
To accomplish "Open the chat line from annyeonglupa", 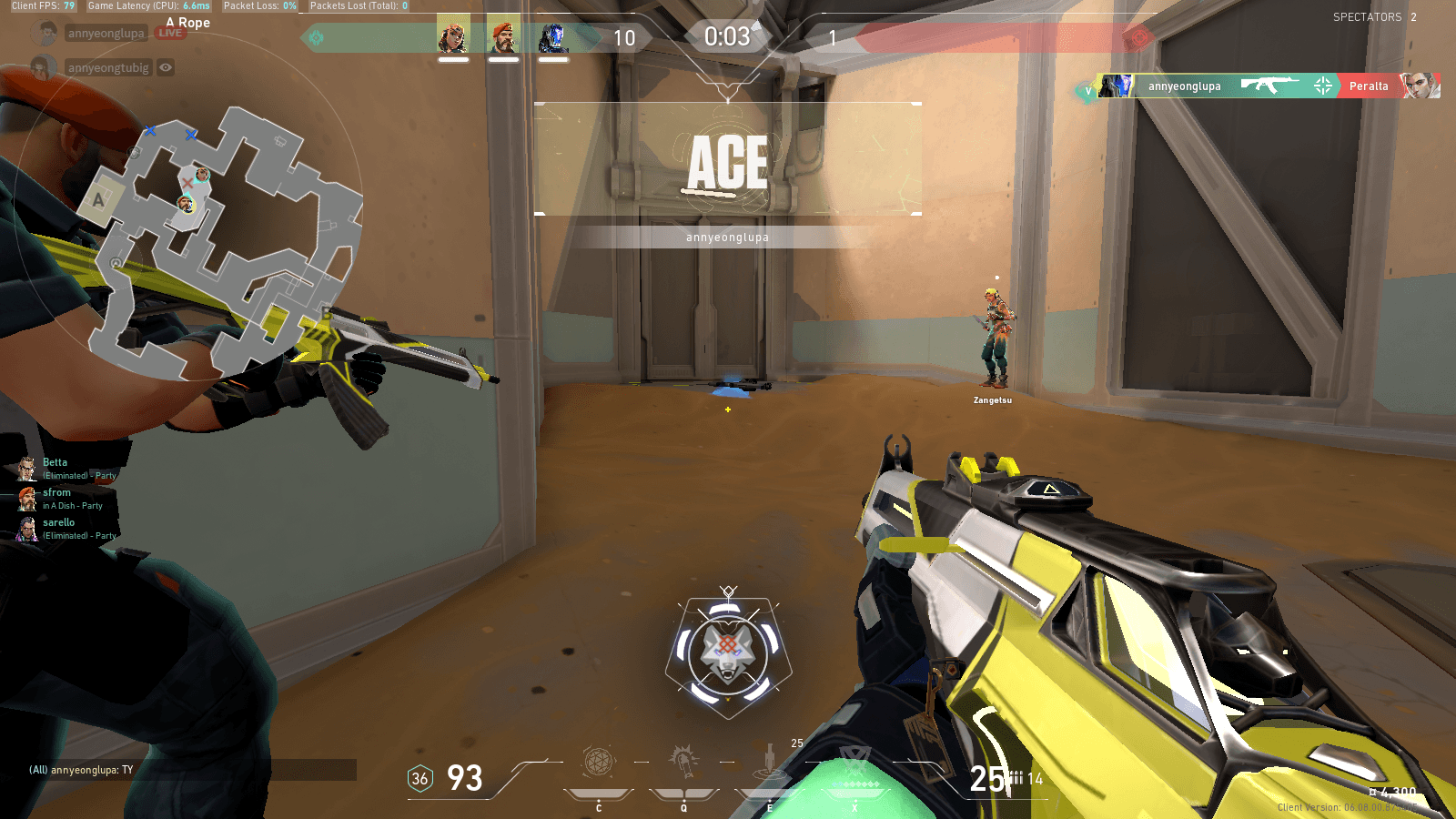I will 82,770.
